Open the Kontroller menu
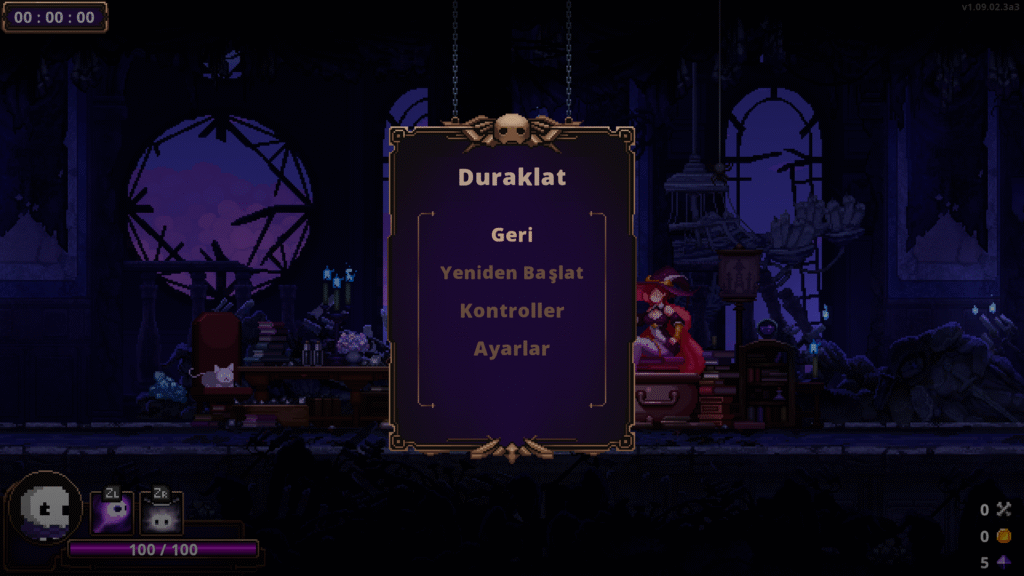This screenshot has width=1024, height=576. pyautogui.click(x=511, y=310)
